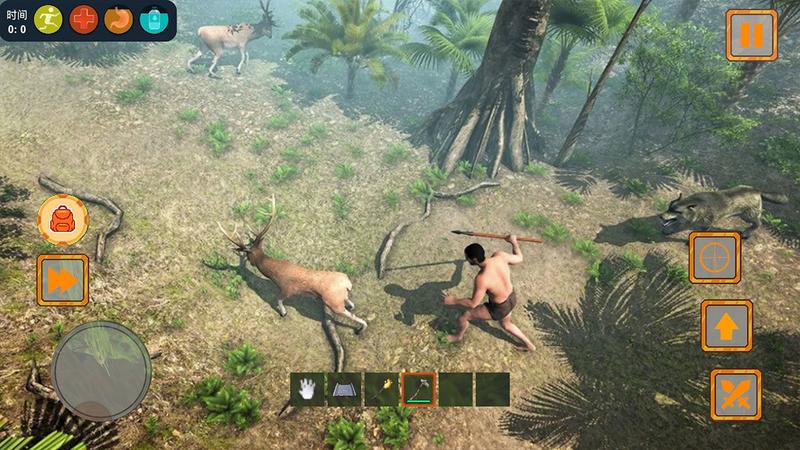Tap the water bottle thirst icon
The width and height of the screenshot is (800, 450).
(154, 19)
